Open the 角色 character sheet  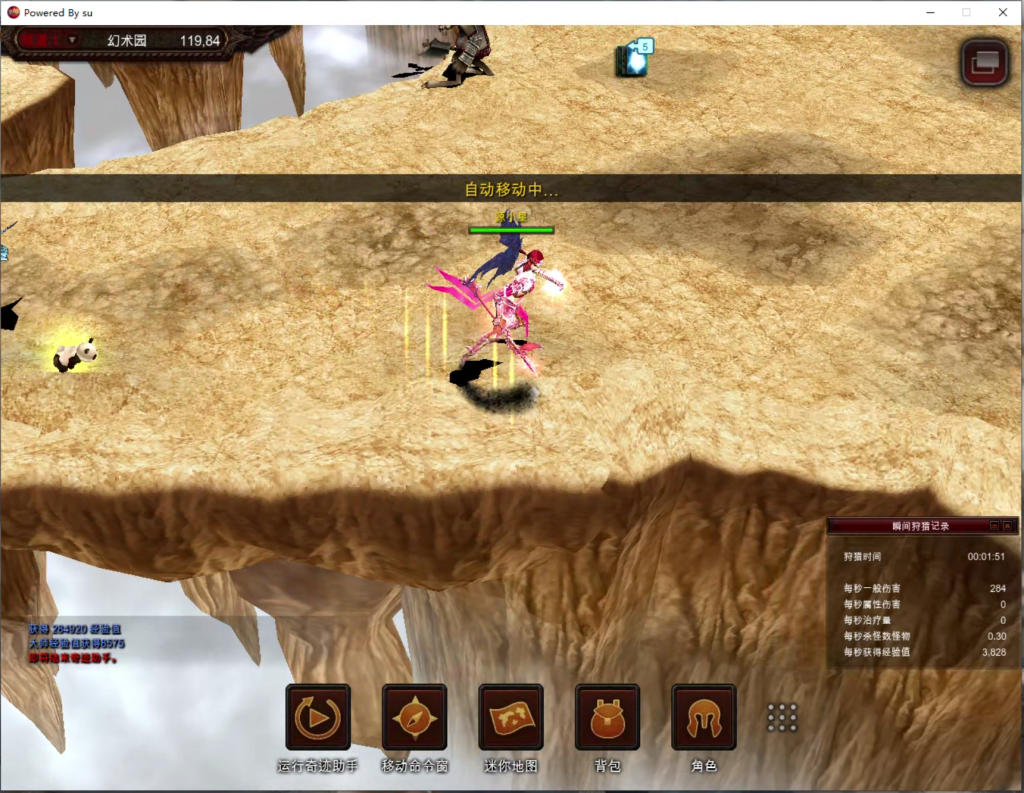point(704,717)
